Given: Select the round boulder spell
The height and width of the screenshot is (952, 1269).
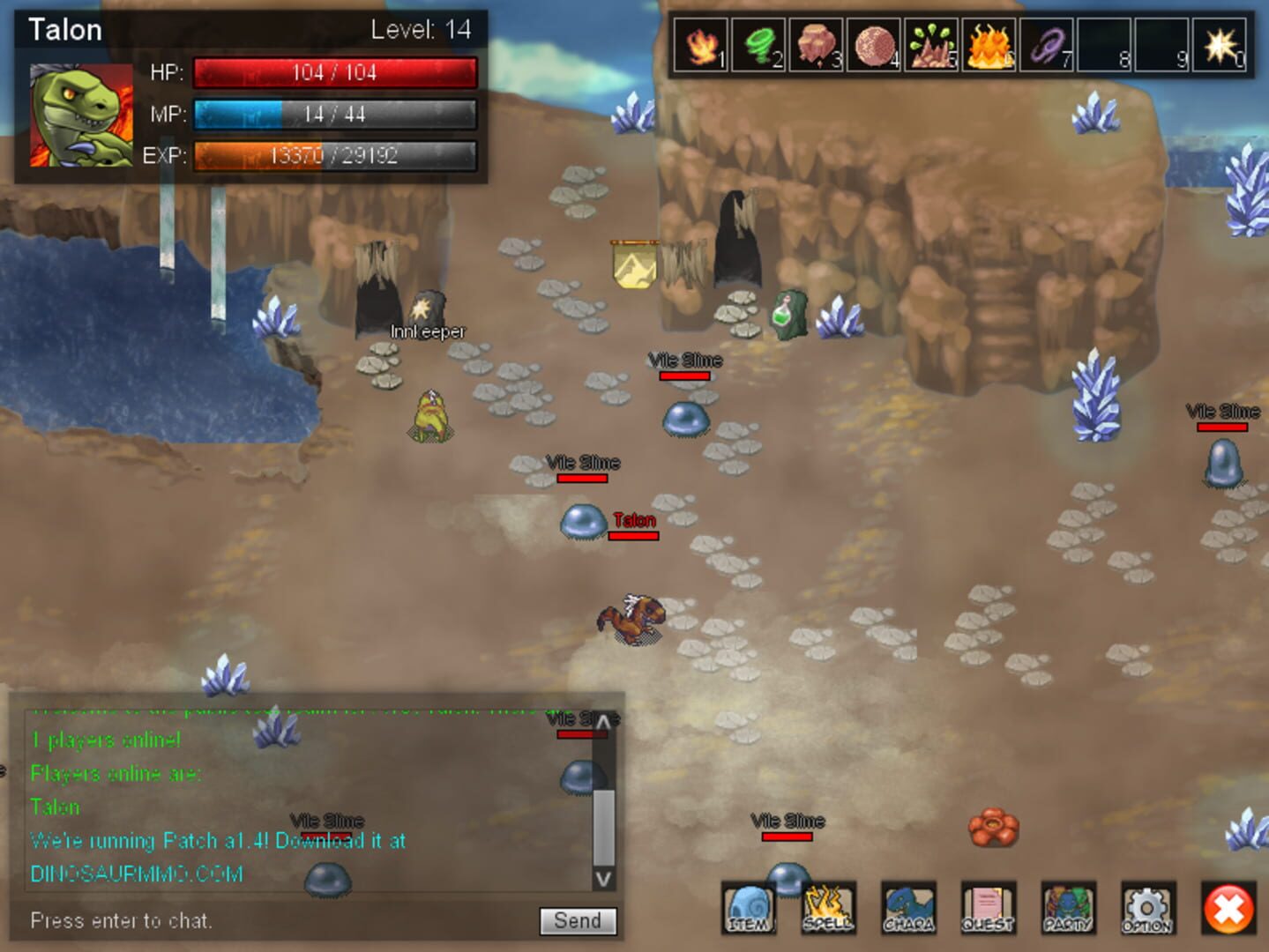Looking at the screenshot, I should pyautogui.click(x=874, y=45).
